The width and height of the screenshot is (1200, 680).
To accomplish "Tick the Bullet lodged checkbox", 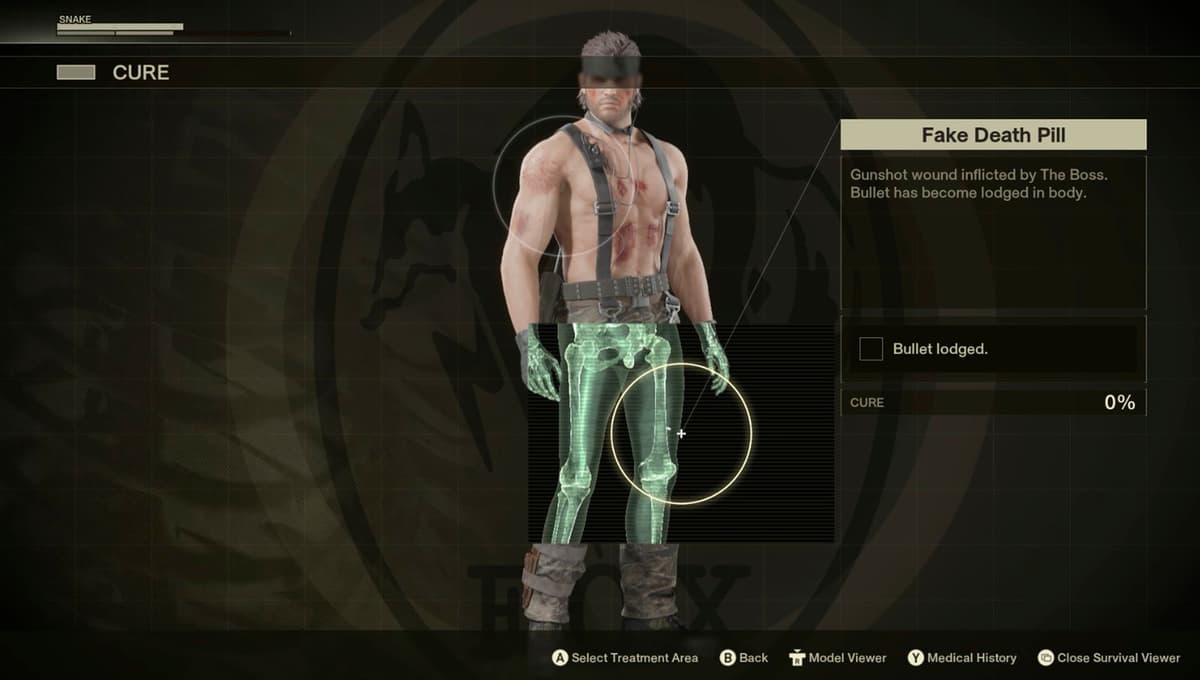I will pos(871,349).
